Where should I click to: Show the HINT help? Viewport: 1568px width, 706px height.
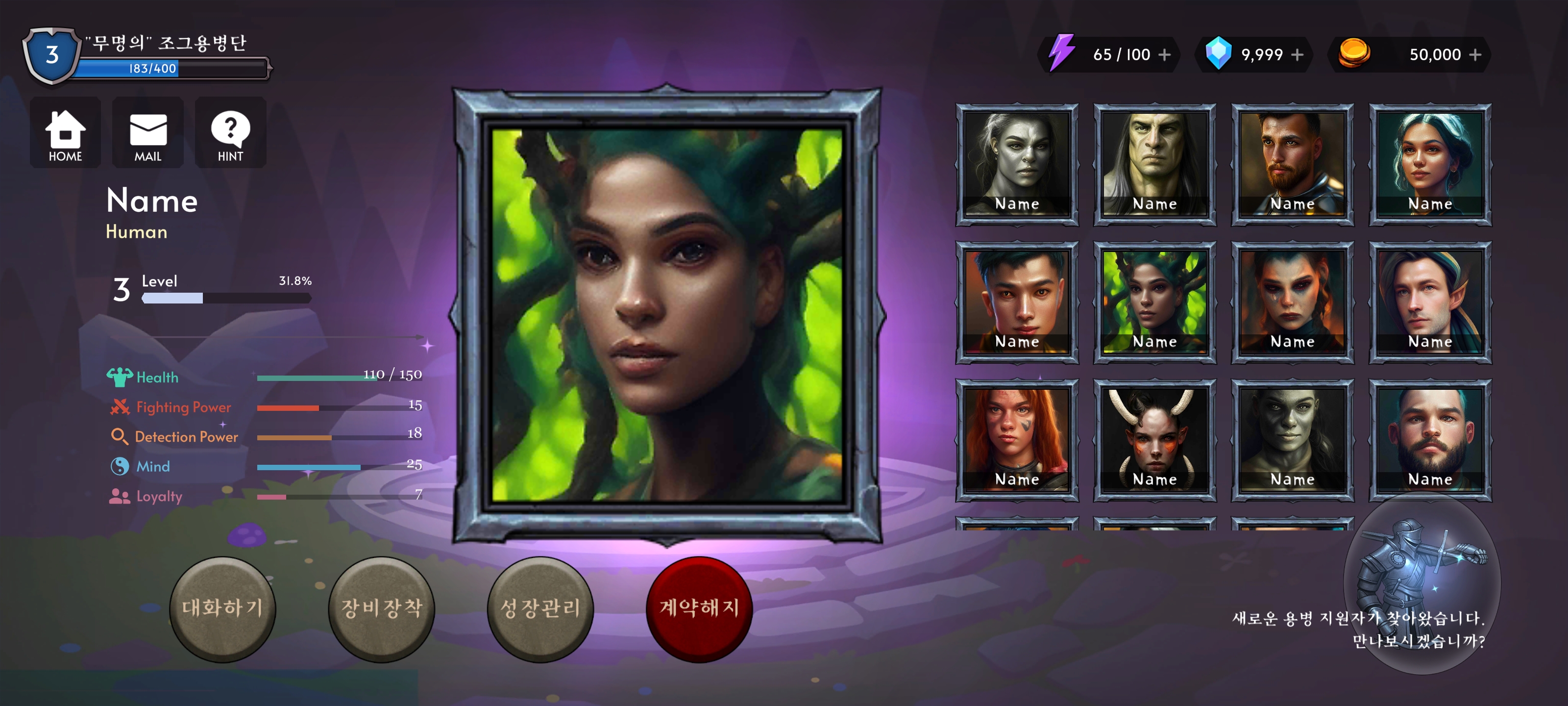(x=230, y=133)
